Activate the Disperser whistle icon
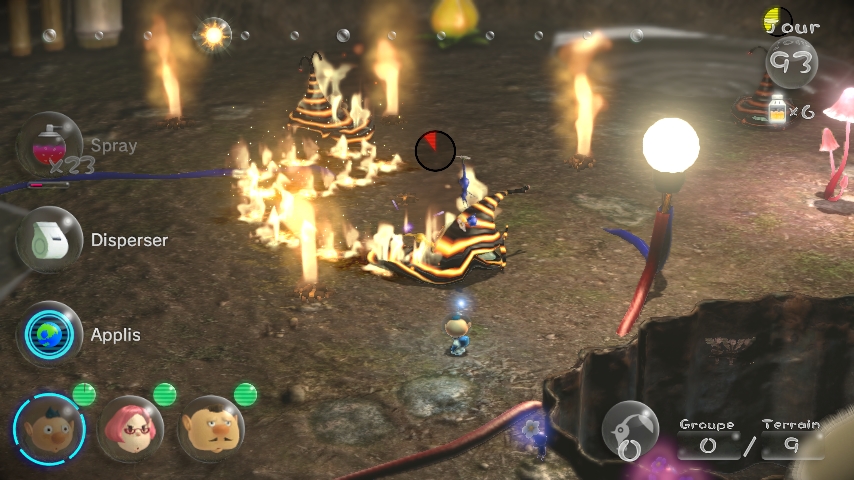The image size is (854, 480). point(48,240)
